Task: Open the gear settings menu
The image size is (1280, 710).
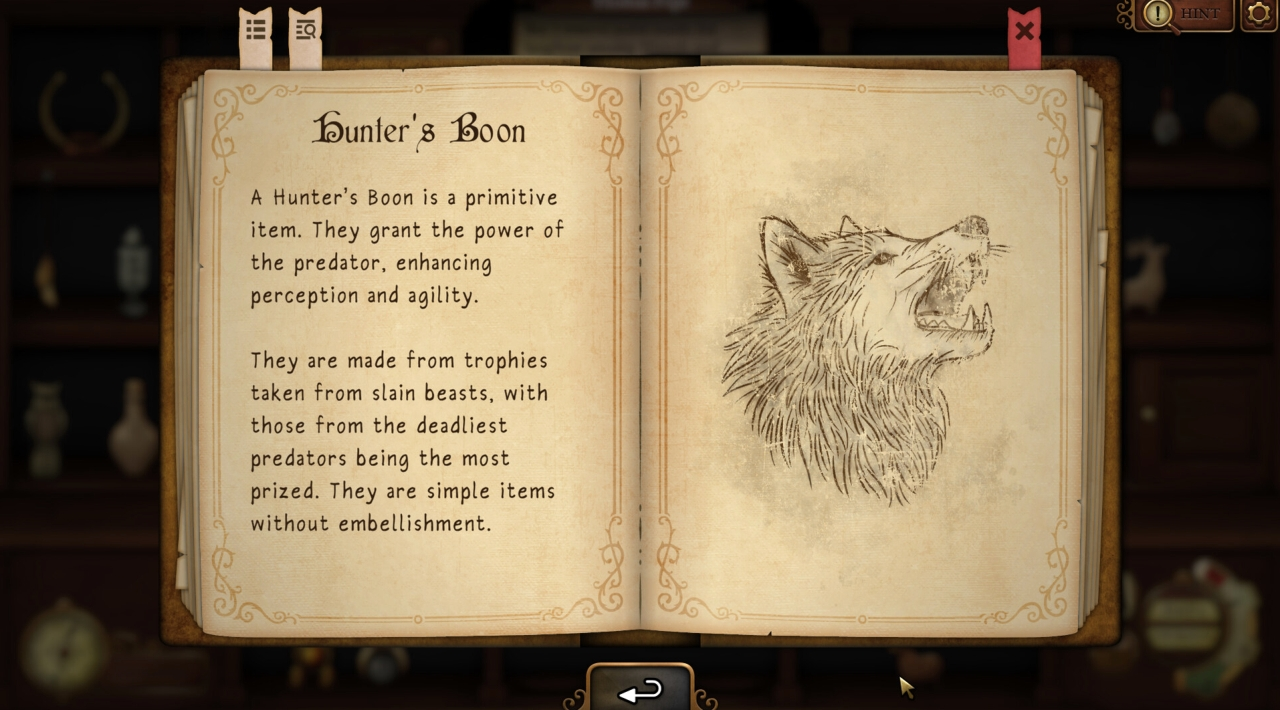Action: [1259, 14]
